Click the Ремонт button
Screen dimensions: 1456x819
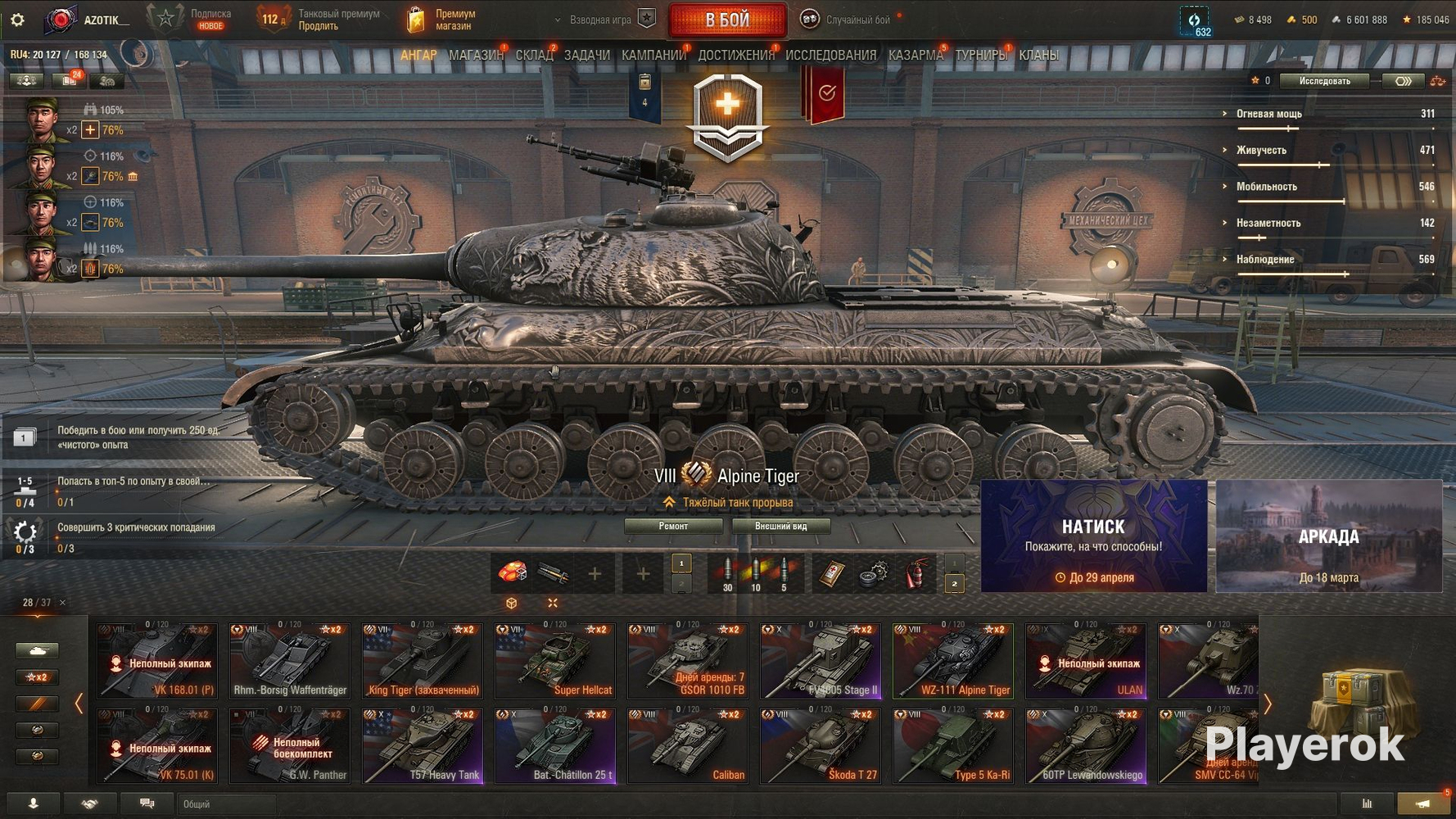point(673,527)
